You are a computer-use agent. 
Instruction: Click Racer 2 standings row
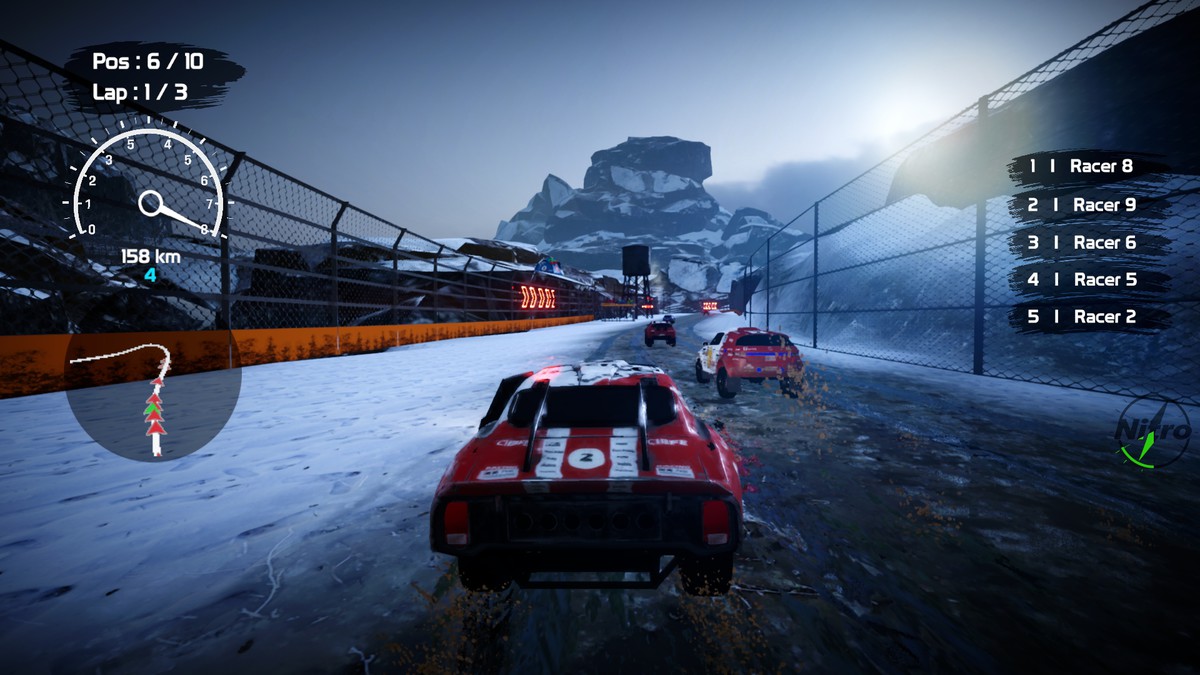1088,317
